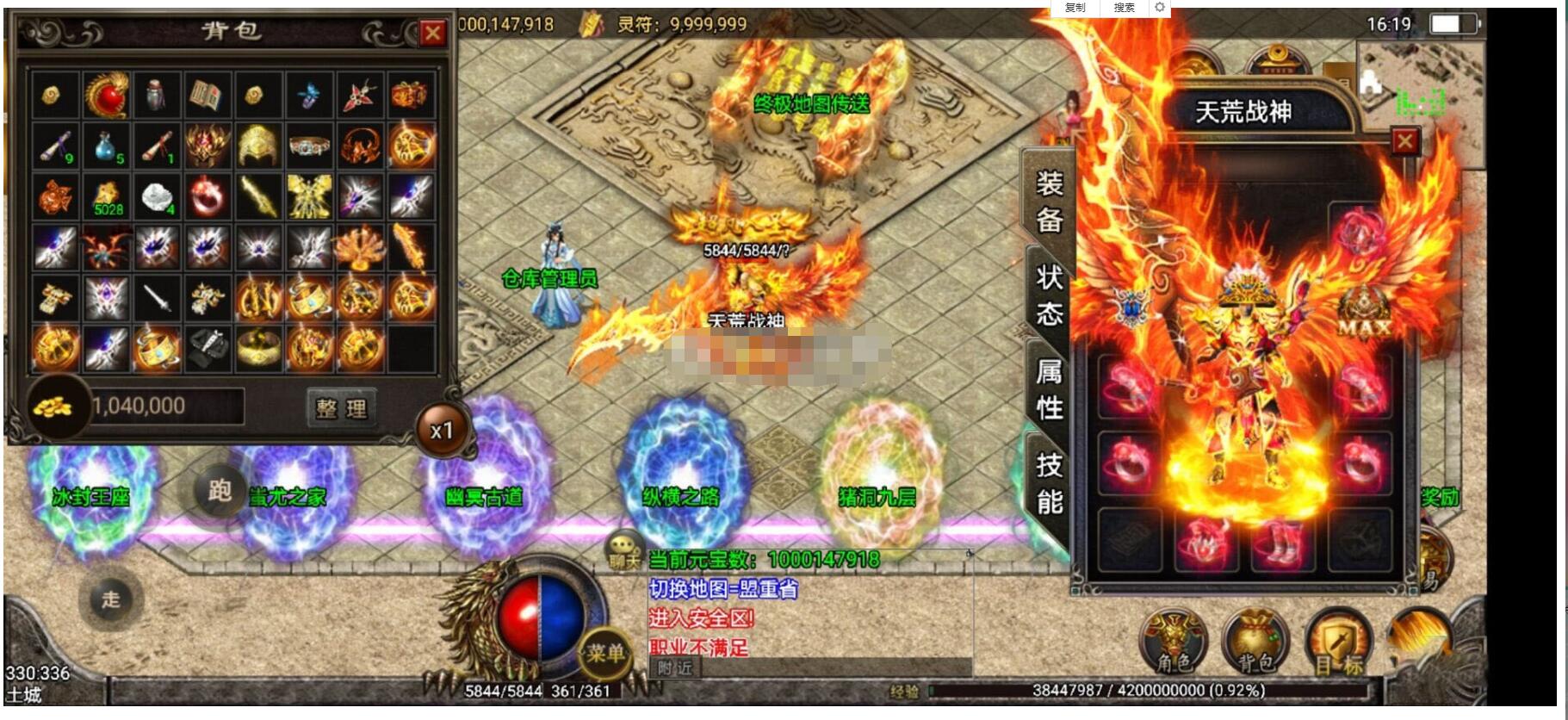Click the 复制 copy button in overlay

(1075, 8)
